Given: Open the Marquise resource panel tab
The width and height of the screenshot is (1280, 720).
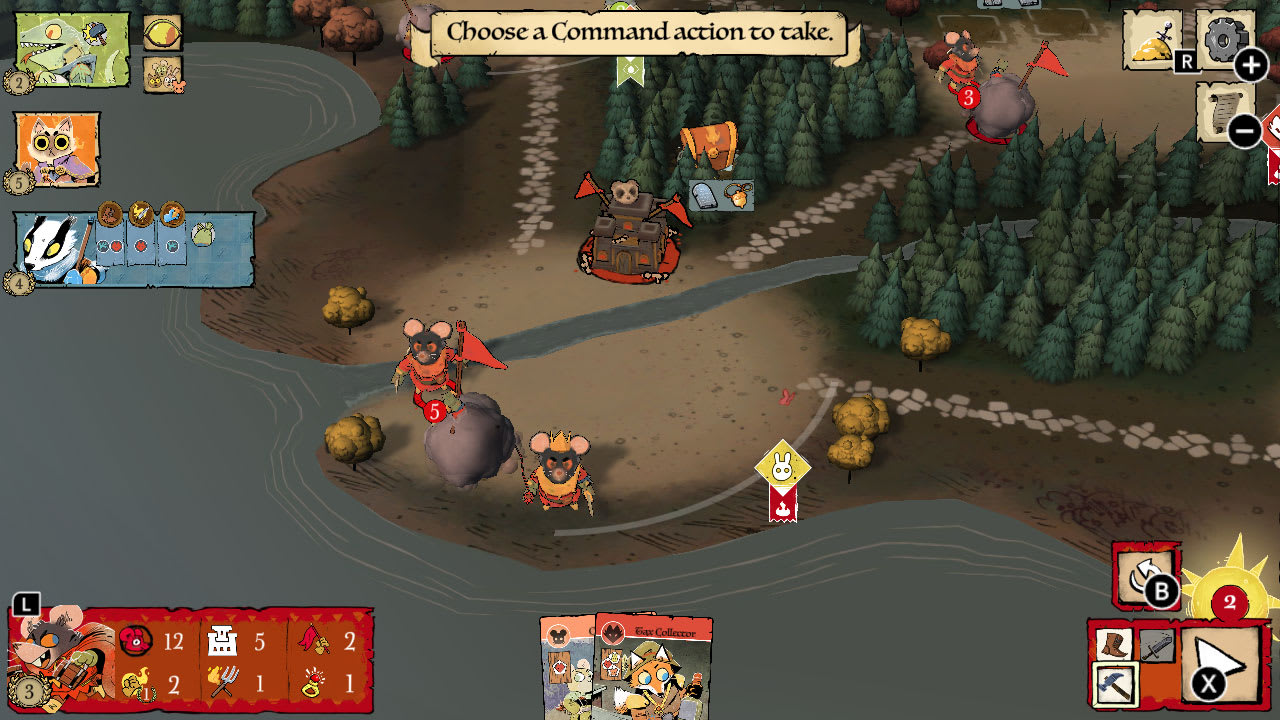Looking at the screenshot, I should point(26,602).
